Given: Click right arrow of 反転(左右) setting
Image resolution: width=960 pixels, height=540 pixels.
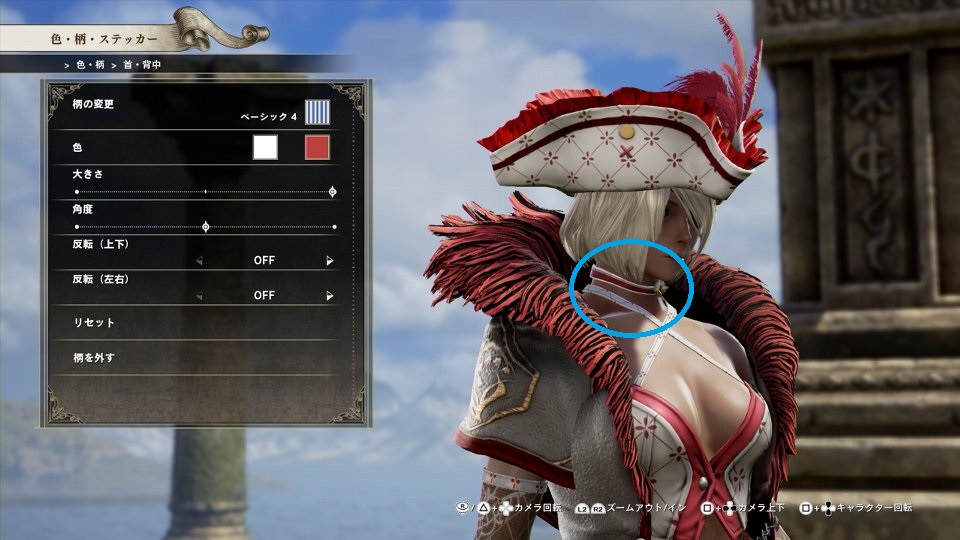Looking at the screenshot, I should 330,296.
